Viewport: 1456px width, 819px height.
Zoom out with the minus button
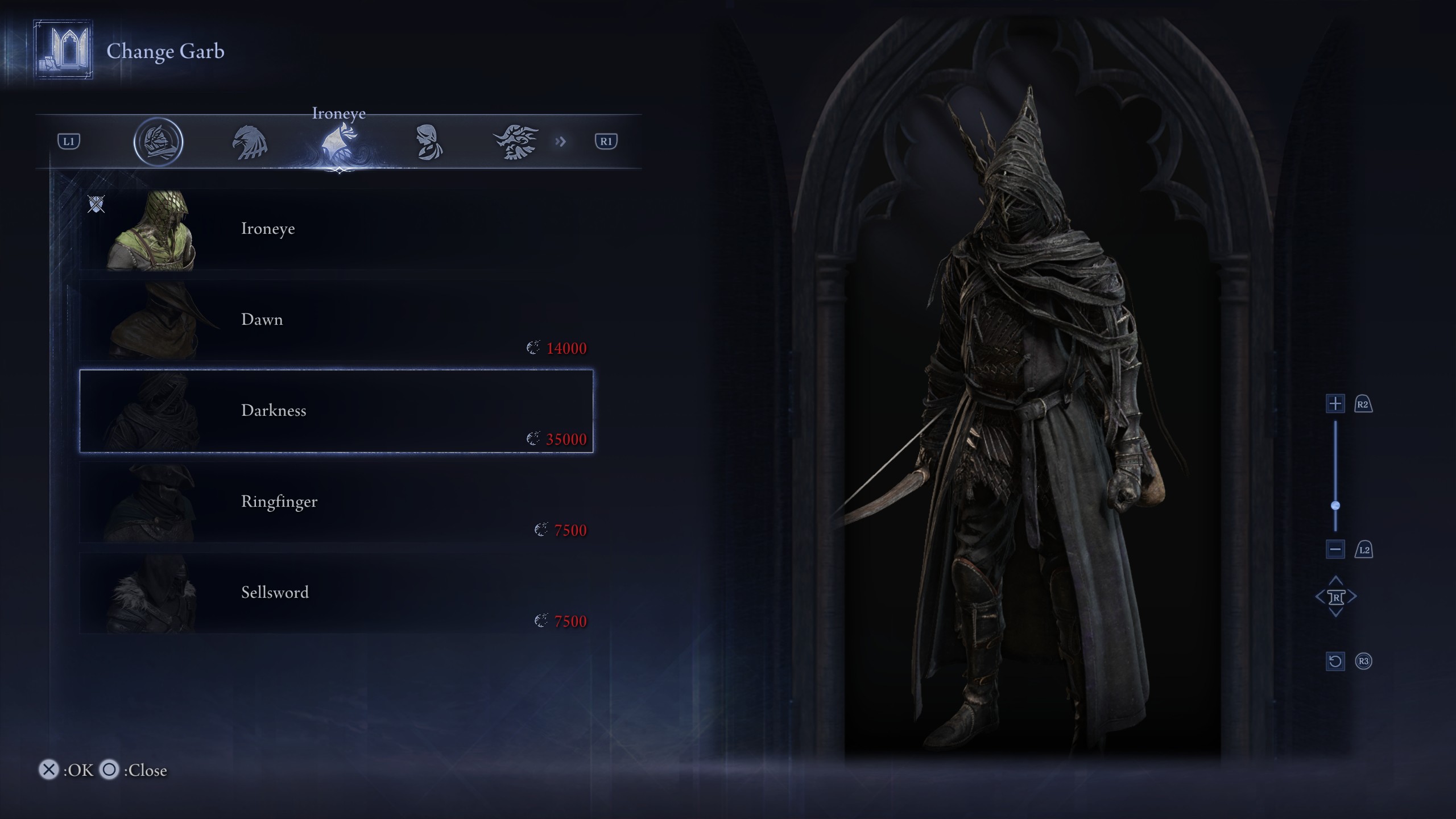(1335, 549)
